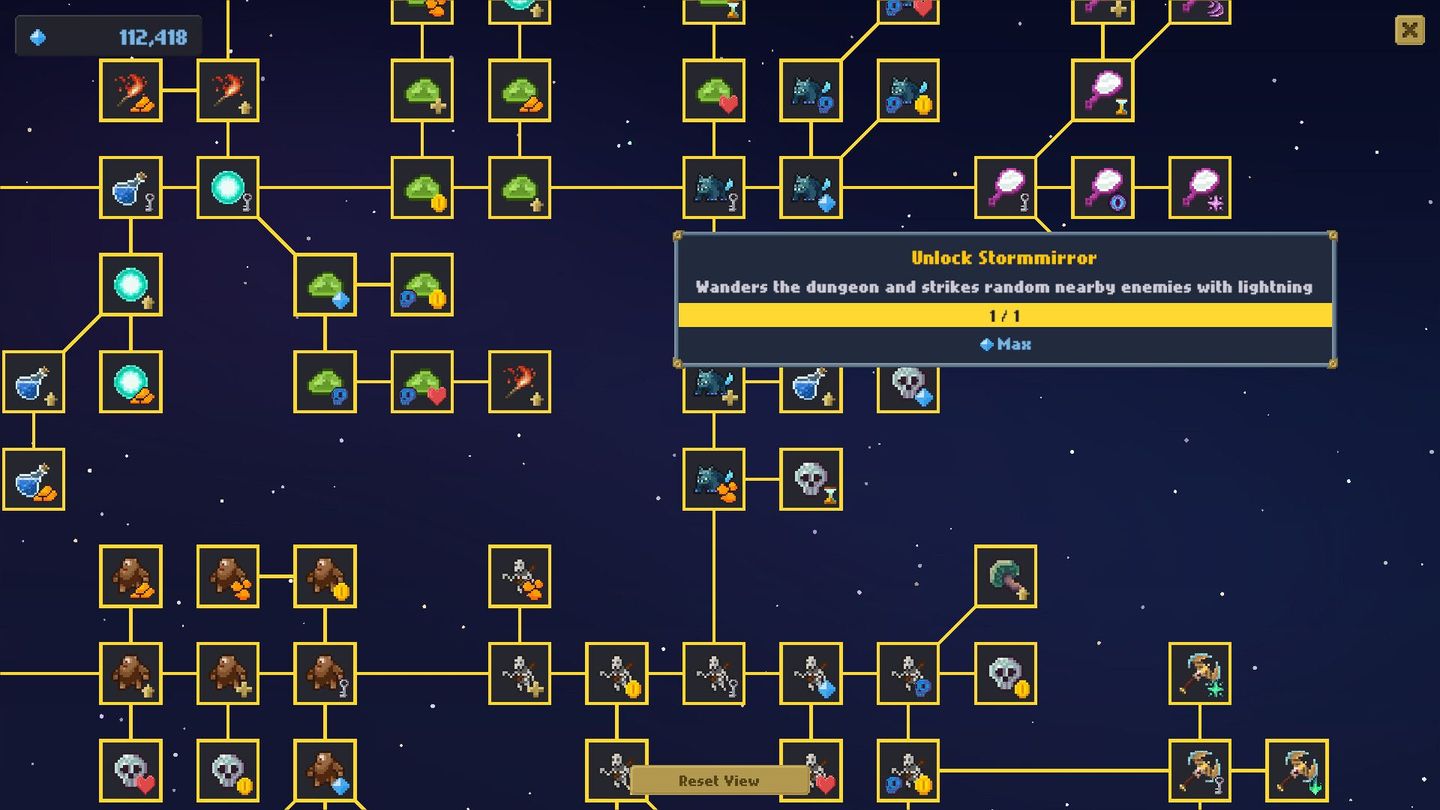The image size is (1440, 810).
Task: Click the 112,418 diamond currency display
Action: (x=105, y=35)
